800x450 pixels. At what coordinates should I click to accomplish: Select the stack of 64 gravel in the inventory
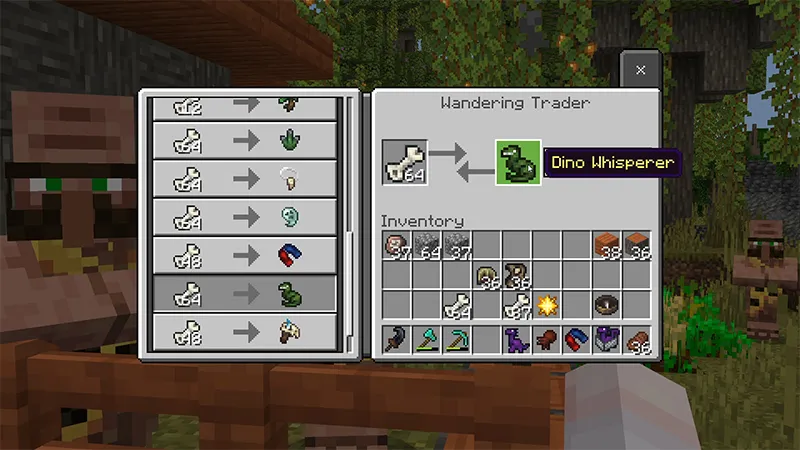(x=427, y=245)
